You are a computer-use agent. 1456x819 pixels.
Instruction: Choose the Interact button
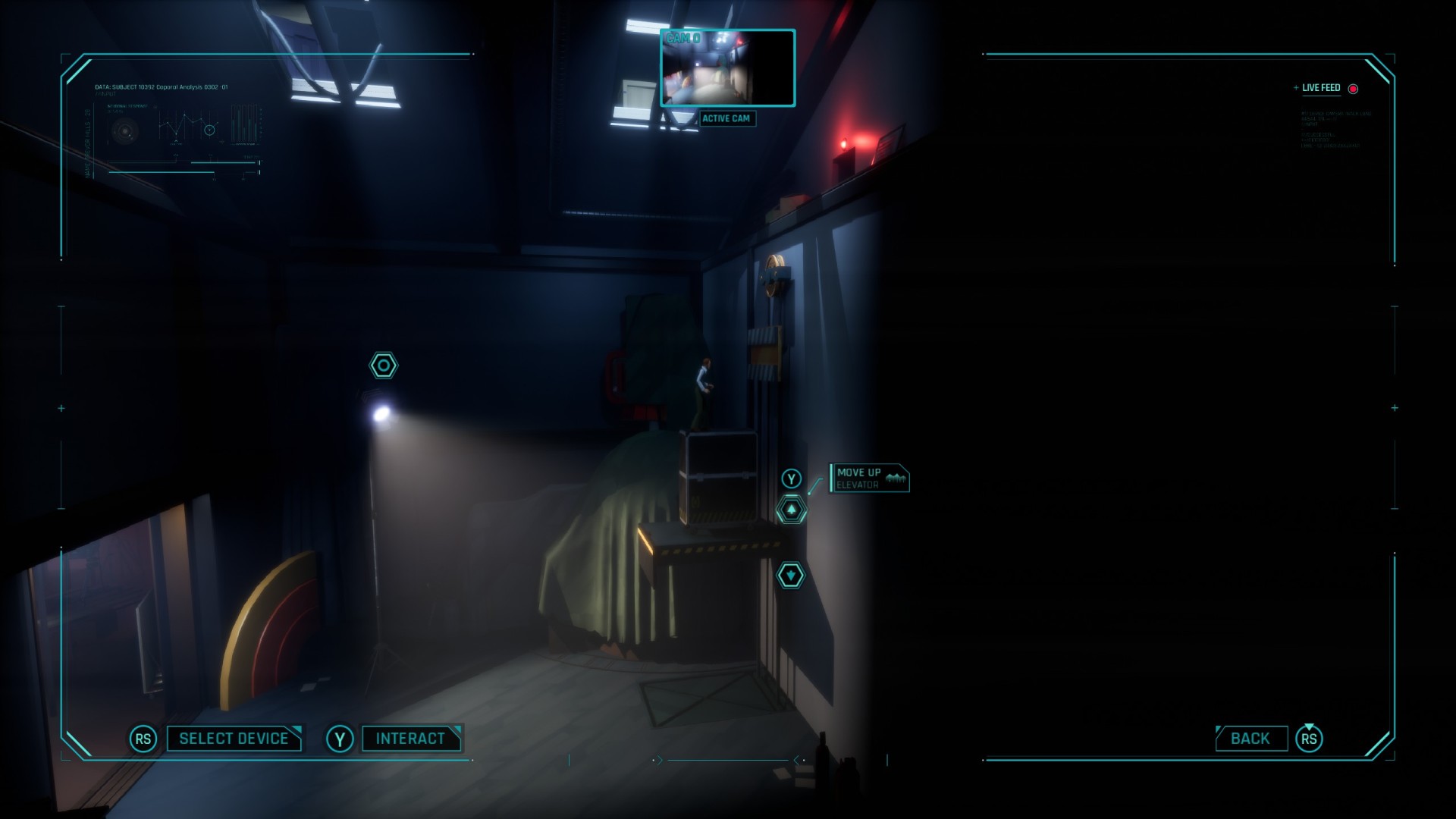point(410,739)
